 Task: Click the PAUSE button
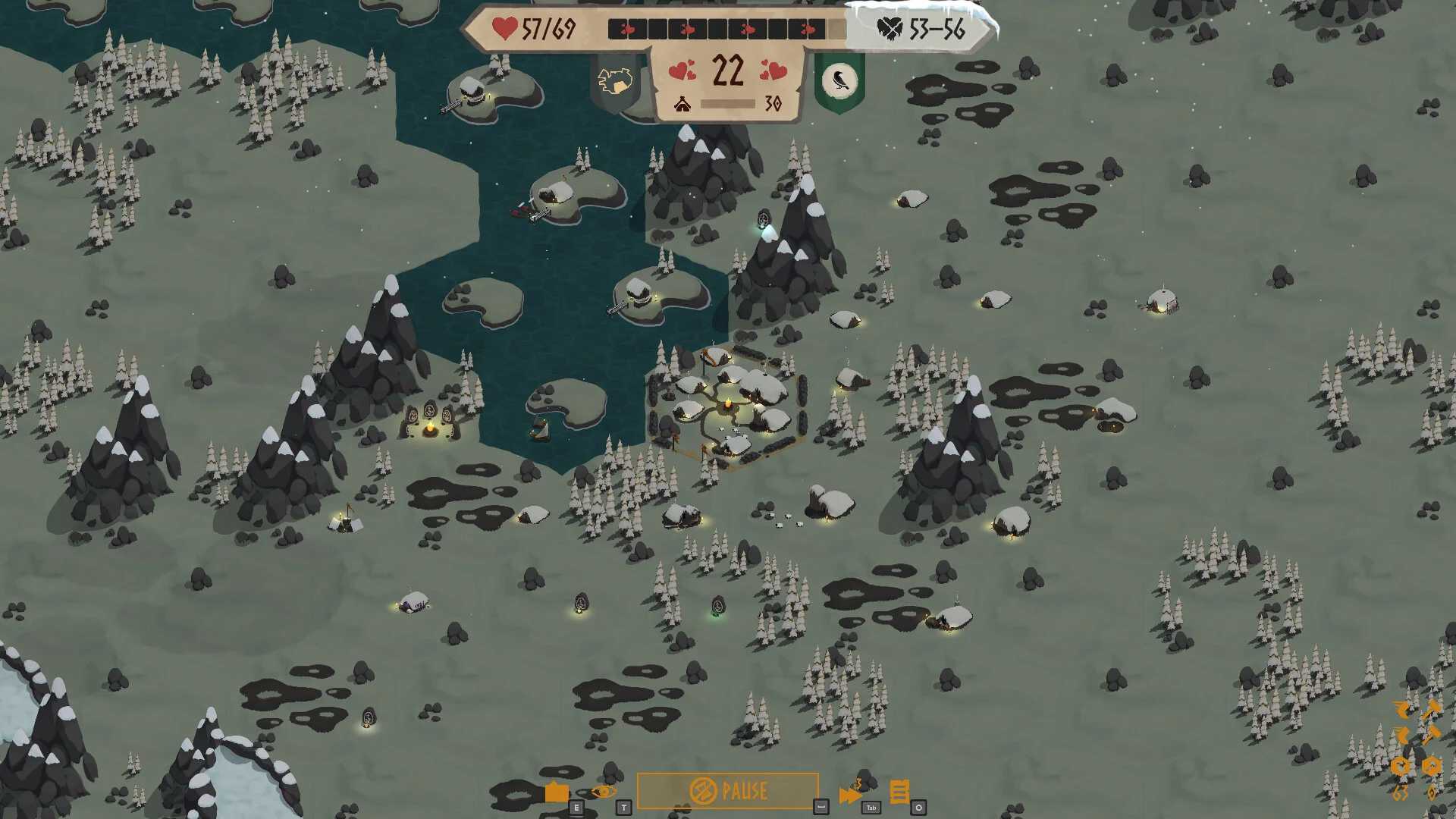727,791
